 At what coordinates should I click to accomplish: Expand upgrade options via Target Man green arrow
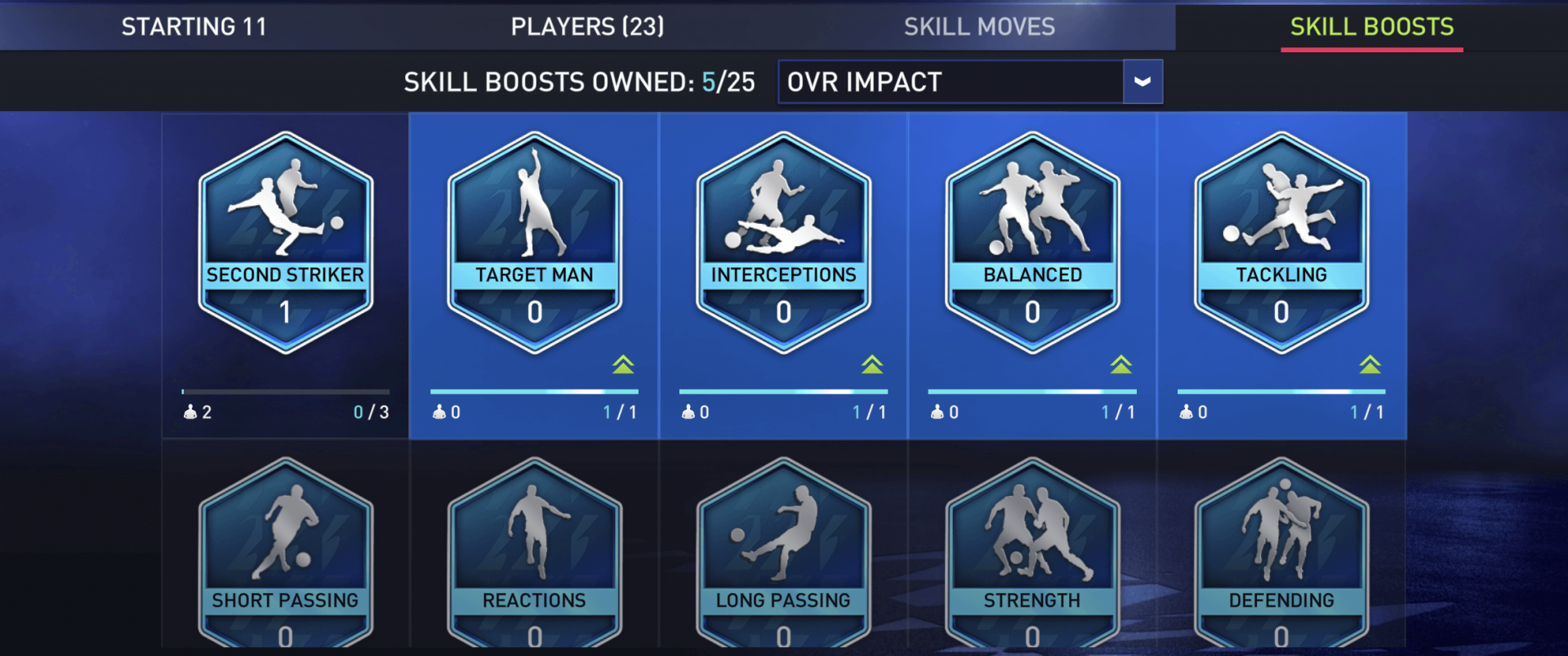click(625, 365)
